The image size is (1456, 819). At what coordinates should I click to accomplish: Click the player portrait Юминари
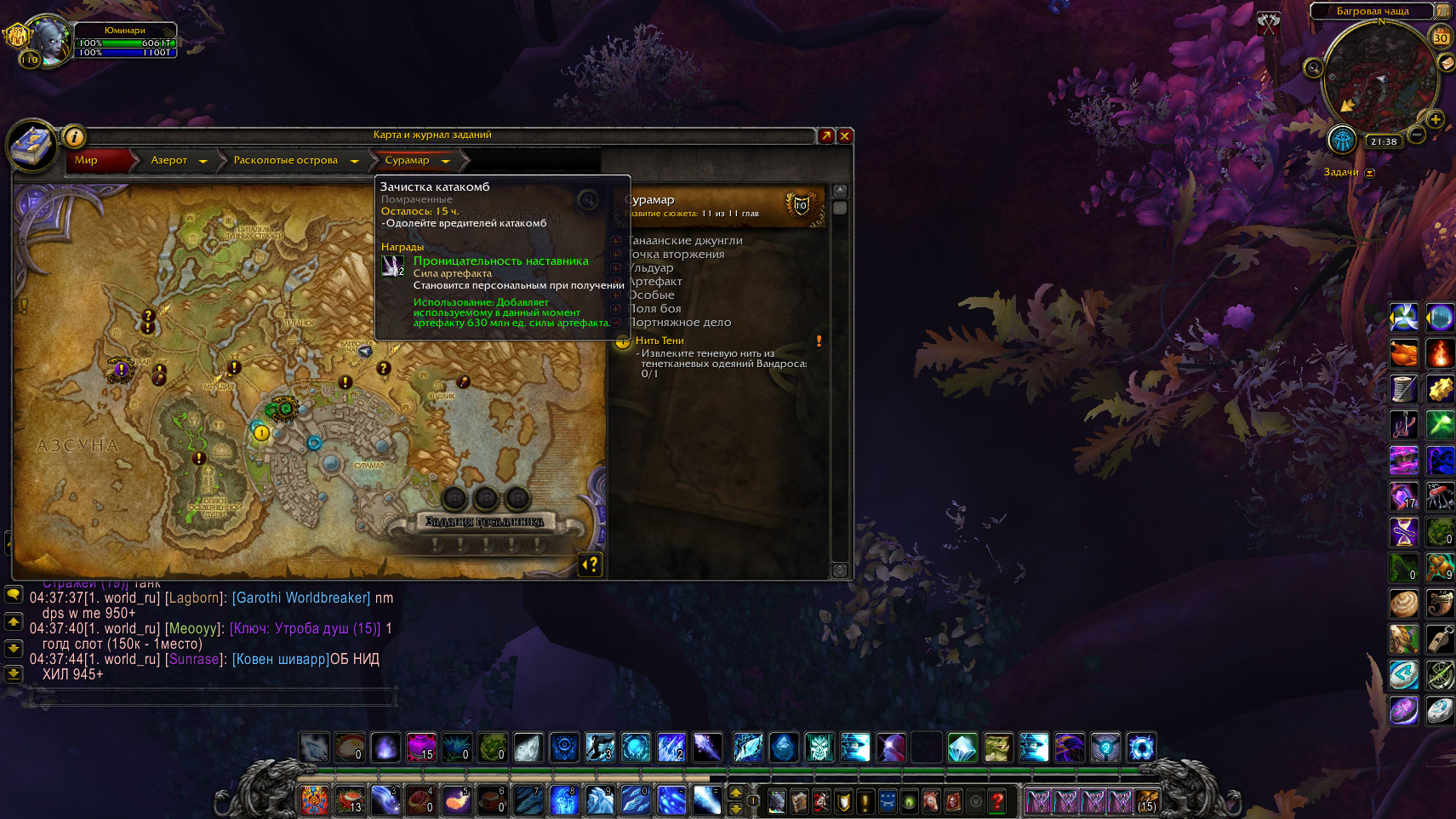tap(53, 40)
